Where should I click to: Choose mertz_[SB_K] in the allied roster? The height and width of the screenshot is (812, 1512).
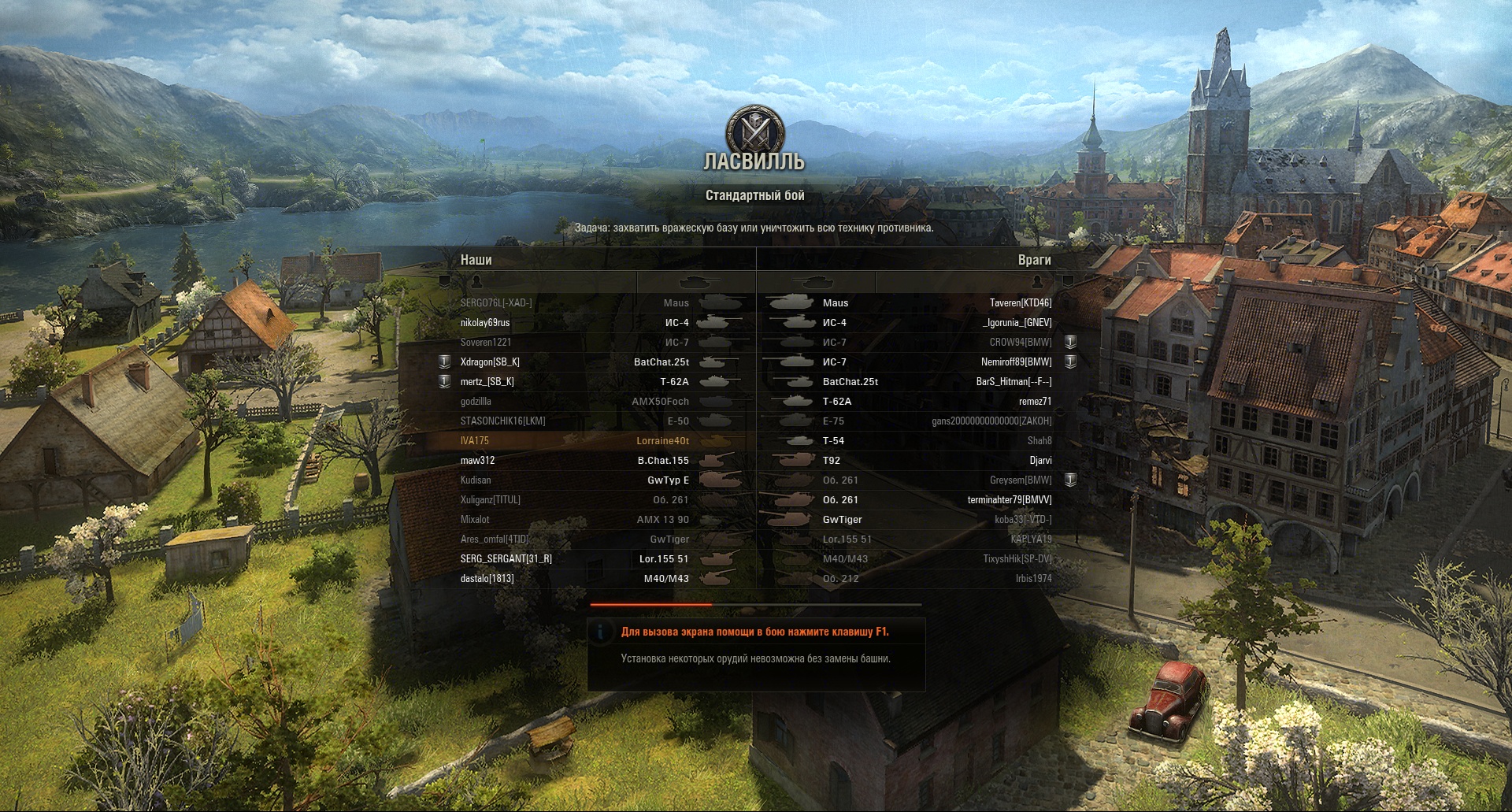point(487,382)
